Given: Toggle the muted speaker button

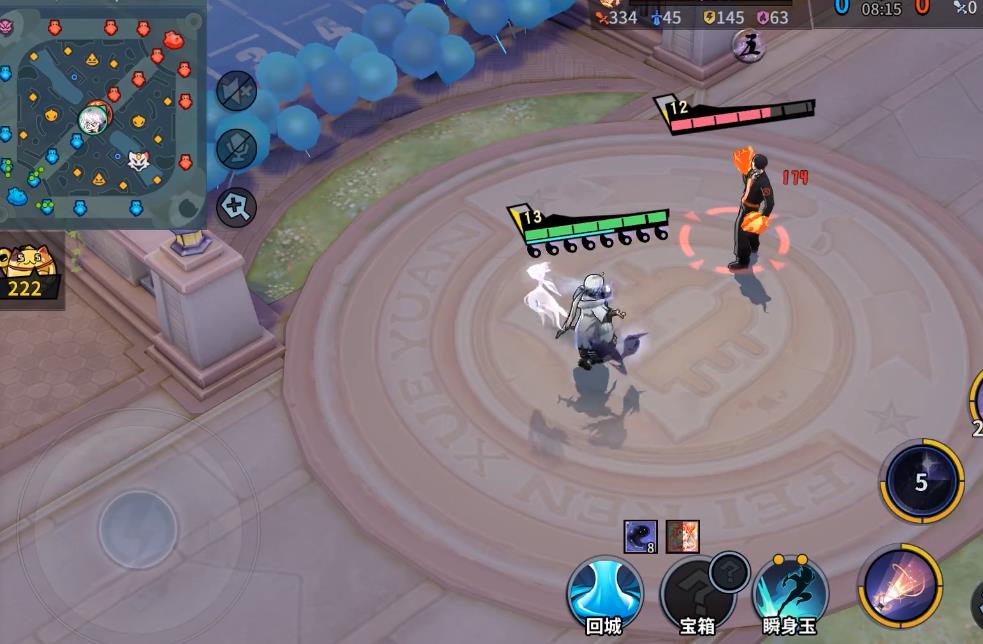Looking at the screenshot, I should (x=237, y=92).
